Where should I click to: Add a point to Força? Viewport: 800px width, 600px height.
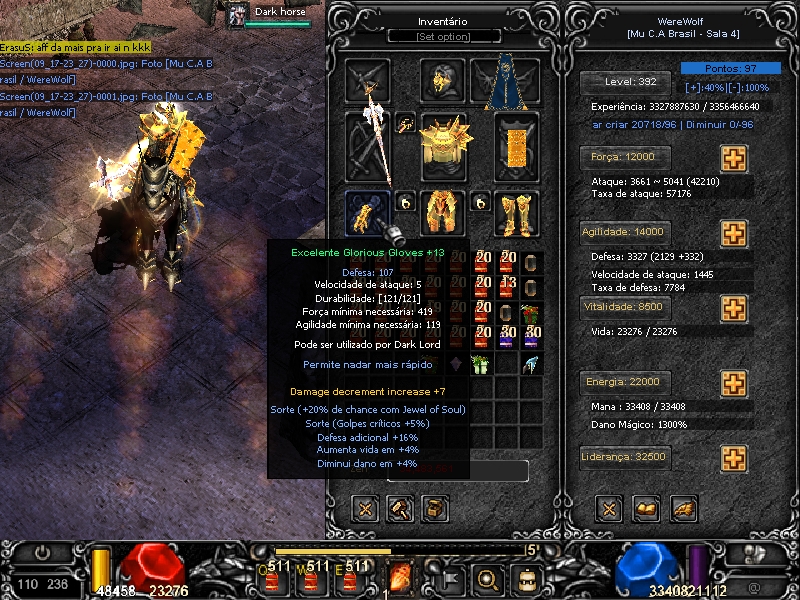(734, 159)
